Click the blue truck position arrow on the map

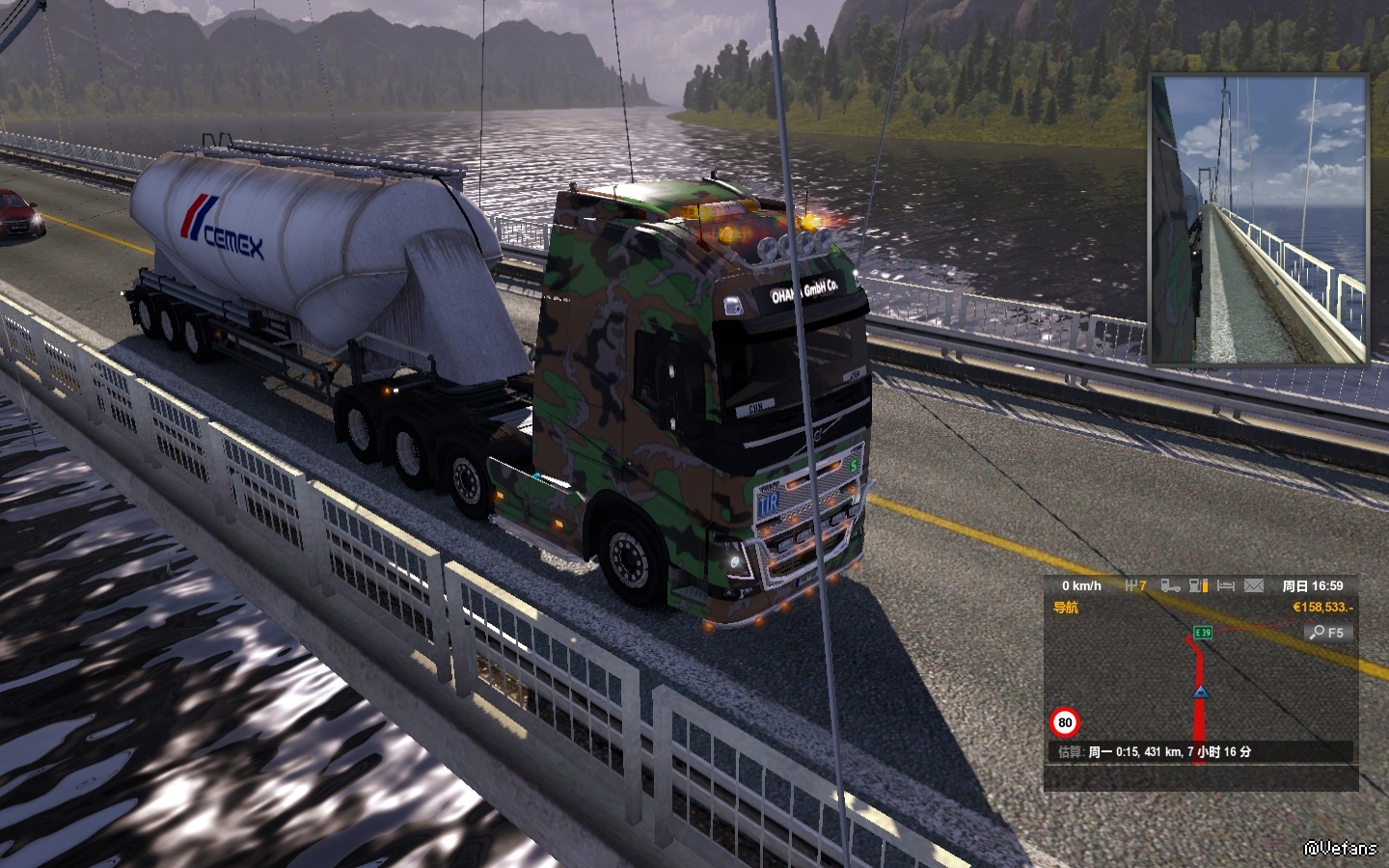(1200, 692)
